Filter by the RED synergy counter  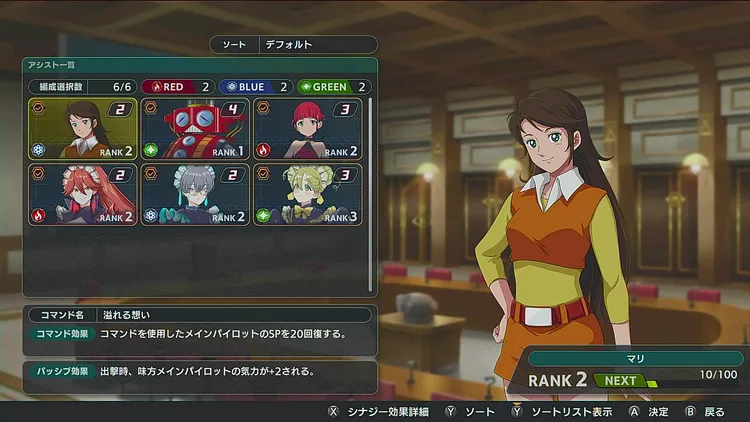point(178,87)
